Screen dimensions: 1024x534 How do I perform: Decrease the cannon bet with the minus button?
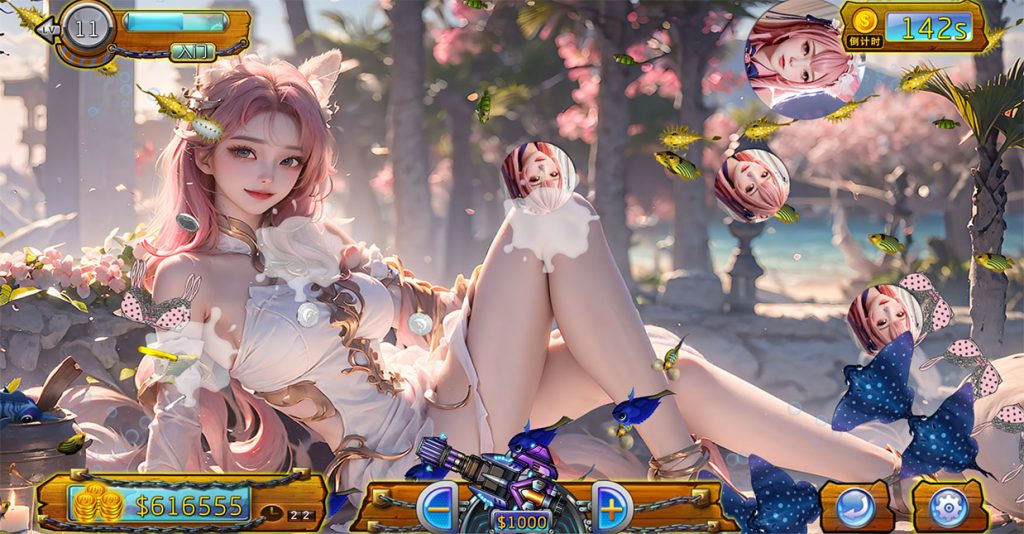(436, 505)
